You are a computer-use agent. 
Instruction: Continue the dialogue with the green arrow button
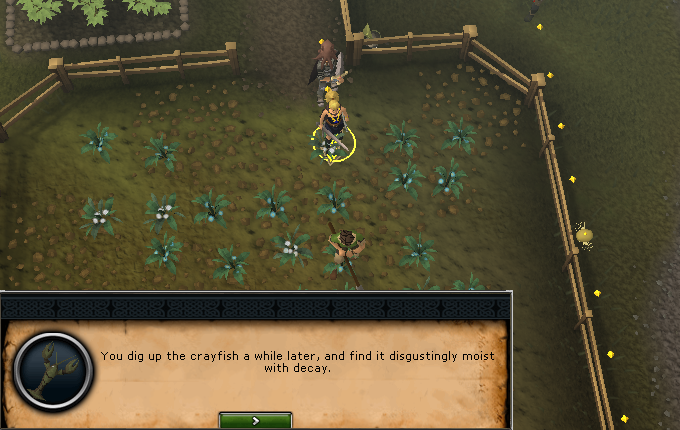(255, 421)
